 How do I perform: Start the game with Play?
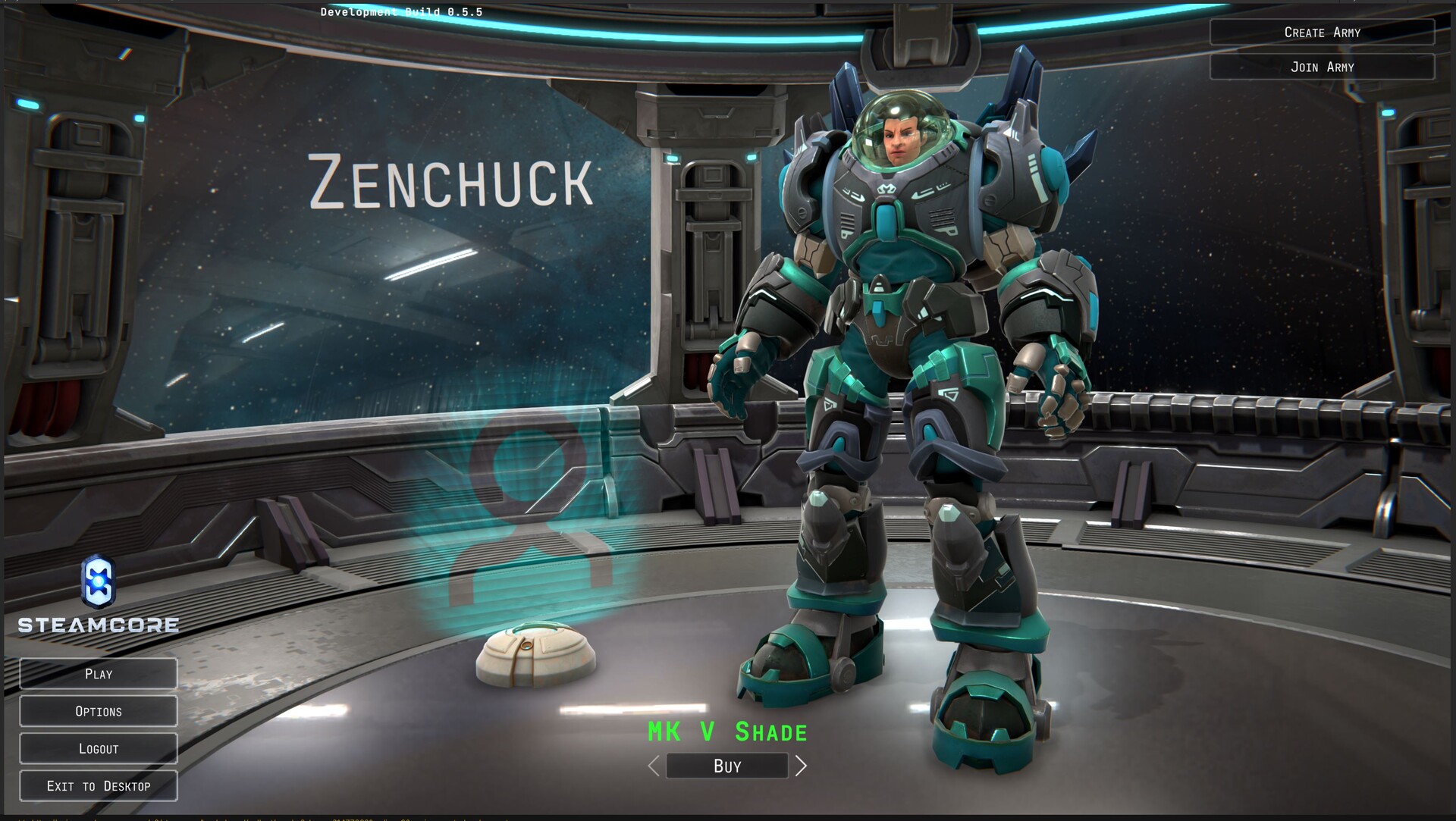[x=99, y=674]
